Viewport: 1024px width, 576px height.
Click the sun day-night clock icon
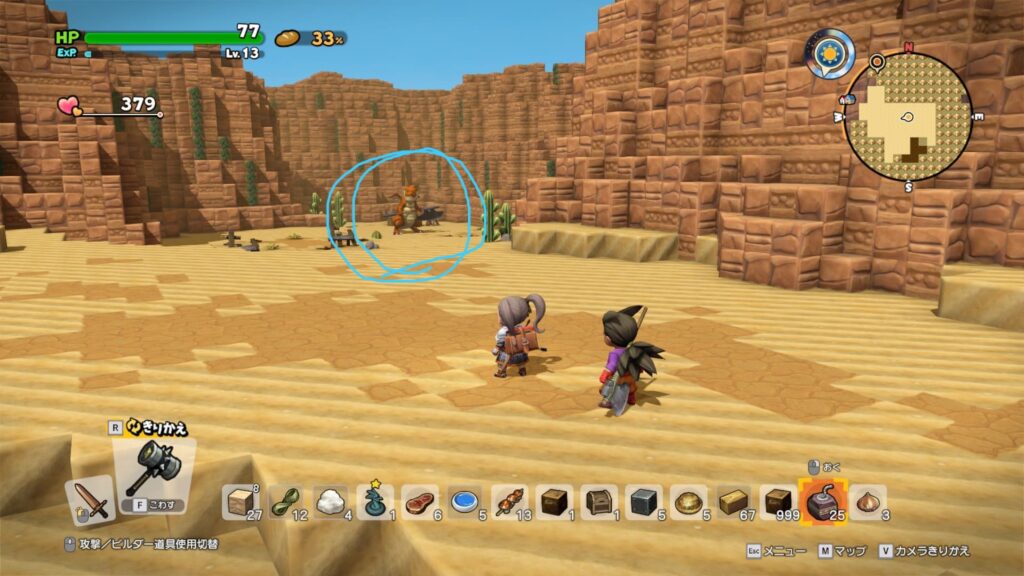pos(831,52)
